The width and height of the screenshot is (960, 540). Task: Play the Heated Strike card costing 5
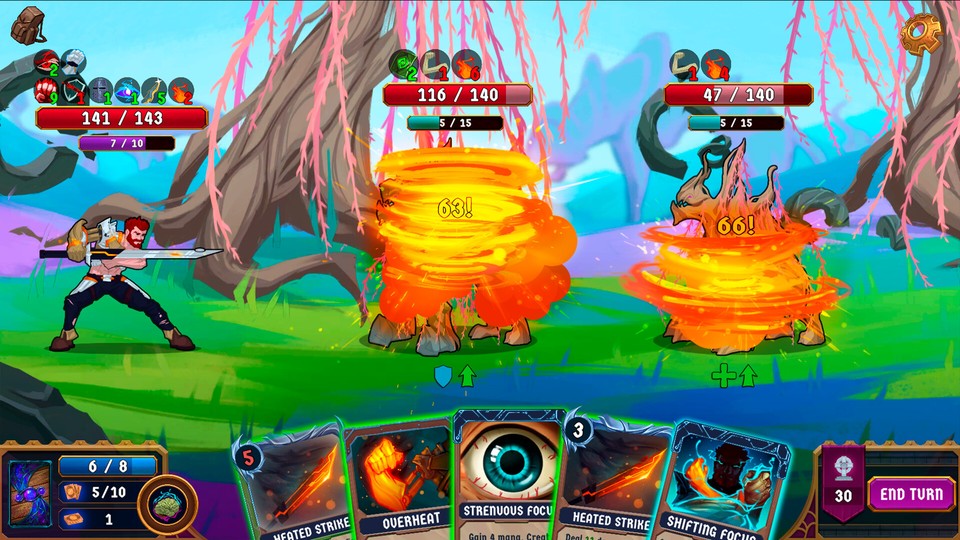pyautogui.click(x=287, y=485)
